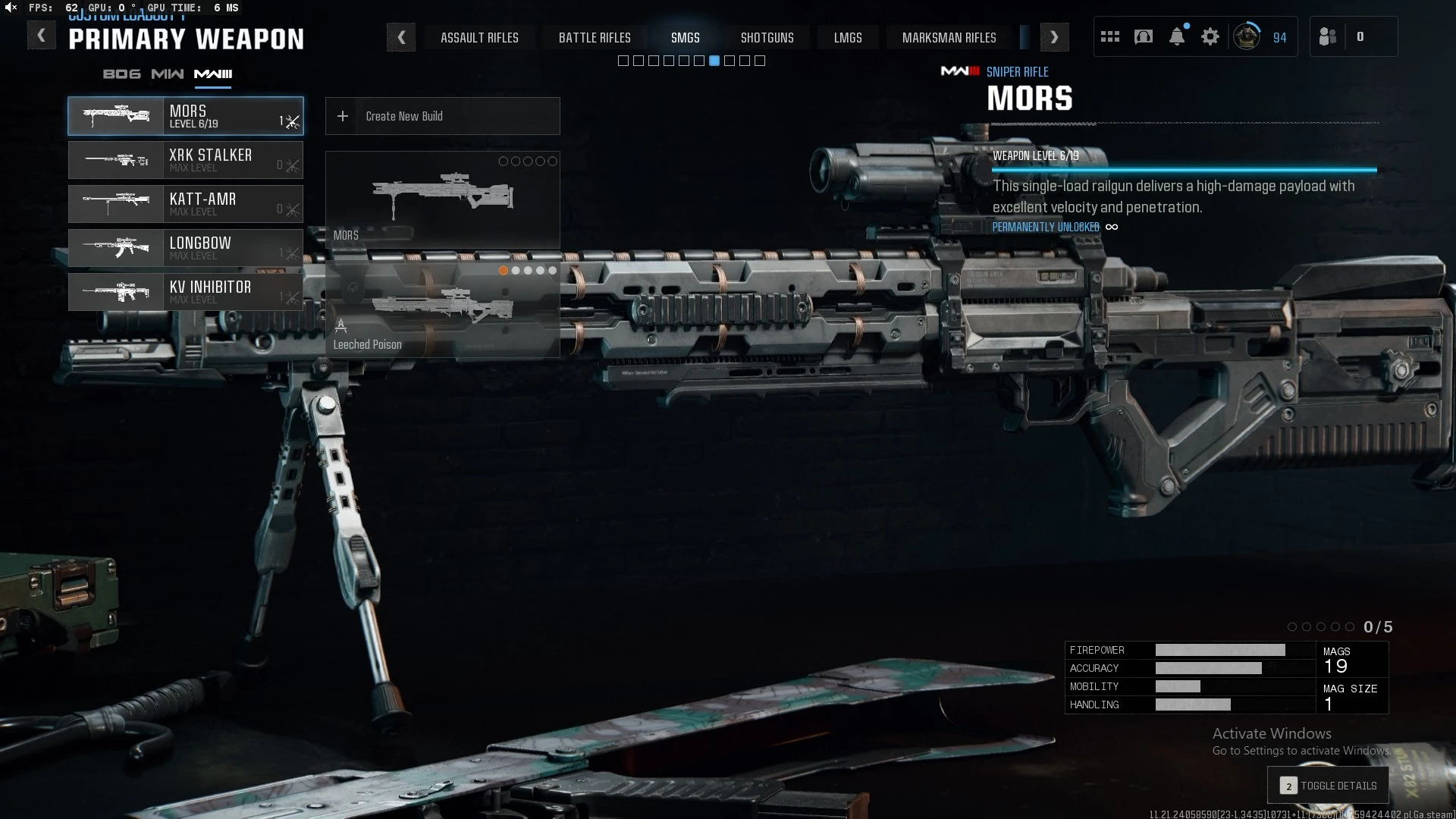1456x819 pixels.
Task: Select the SMGs weapon category
Action: 685,38
